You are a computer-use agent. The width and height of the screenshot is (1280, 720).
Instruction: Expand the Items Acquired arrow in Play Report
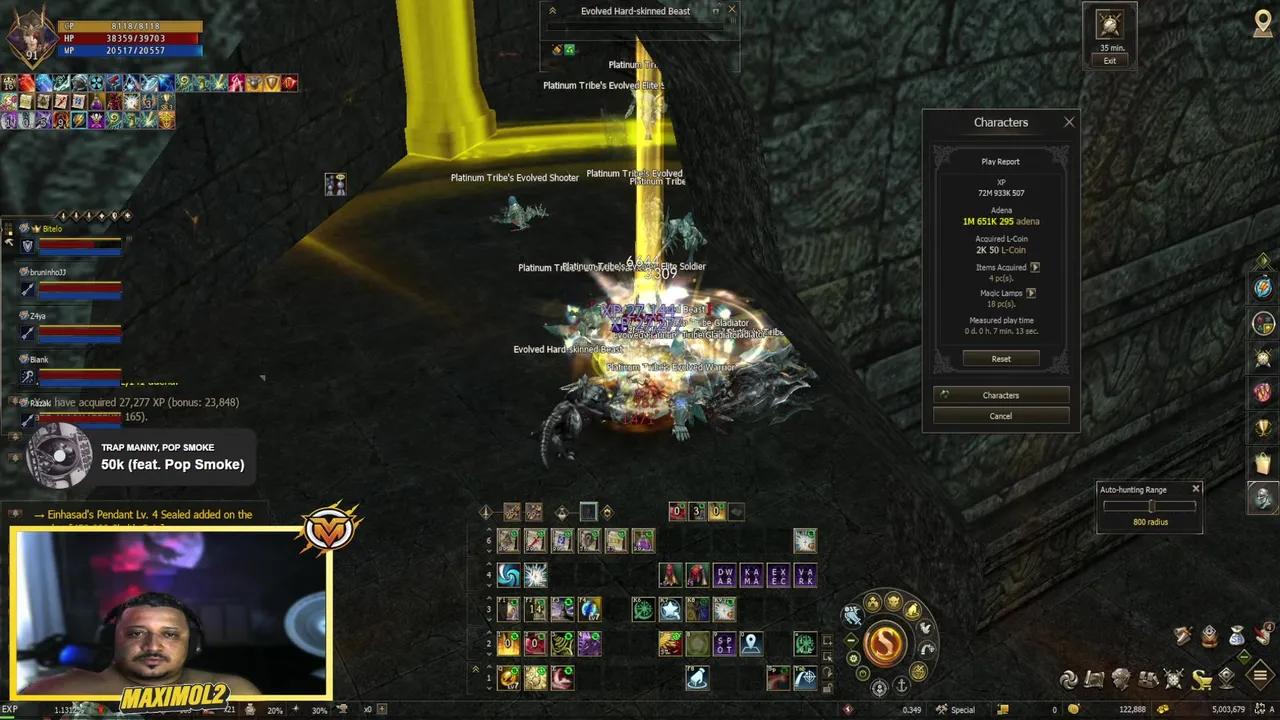(x=1037, y=267)
